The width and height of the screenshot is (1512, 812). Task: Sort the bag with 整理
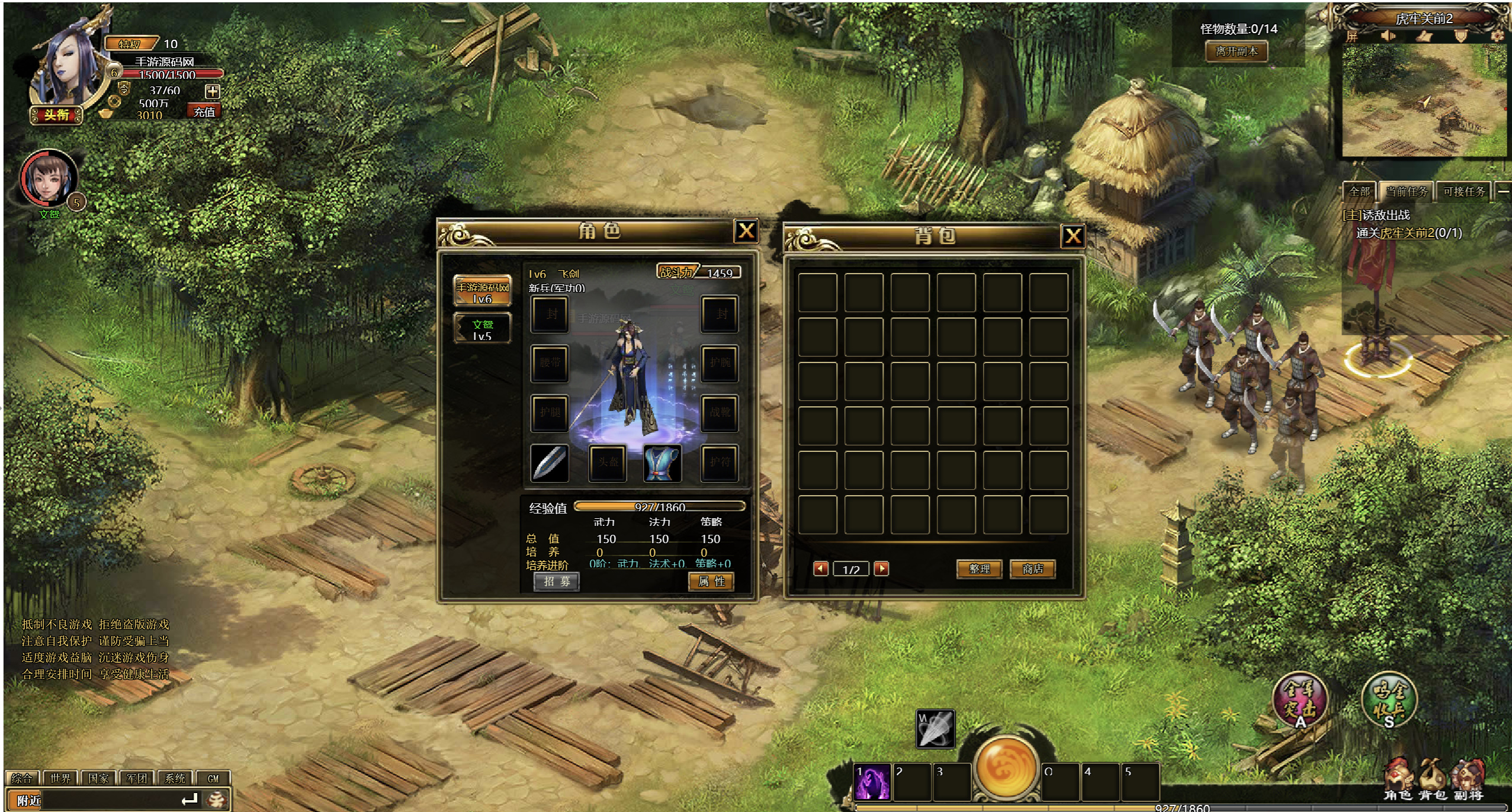point(979,569)
